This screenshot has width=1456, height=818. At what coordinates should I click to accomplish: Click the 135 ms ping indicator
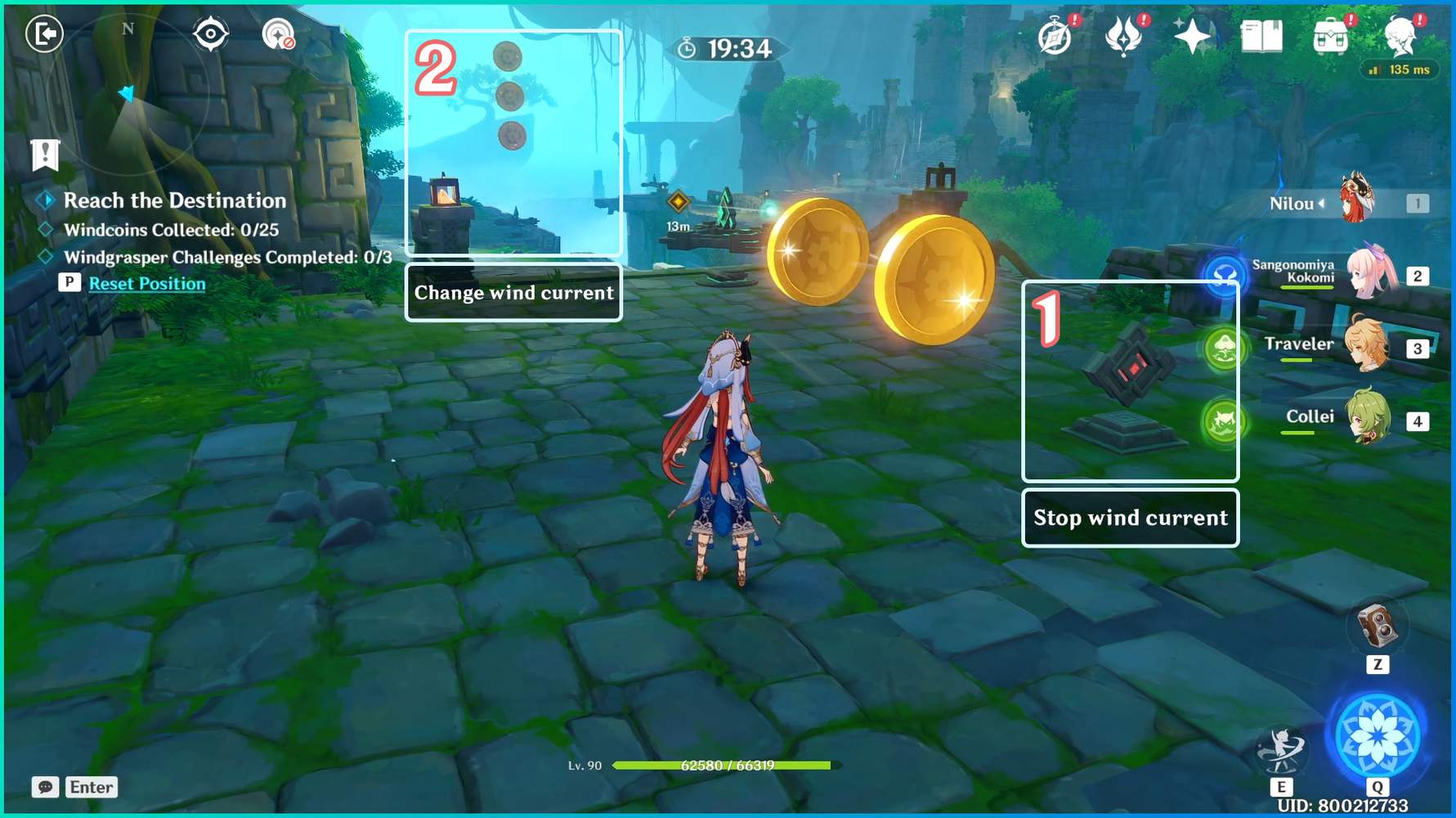click(x=1400, y=70)
